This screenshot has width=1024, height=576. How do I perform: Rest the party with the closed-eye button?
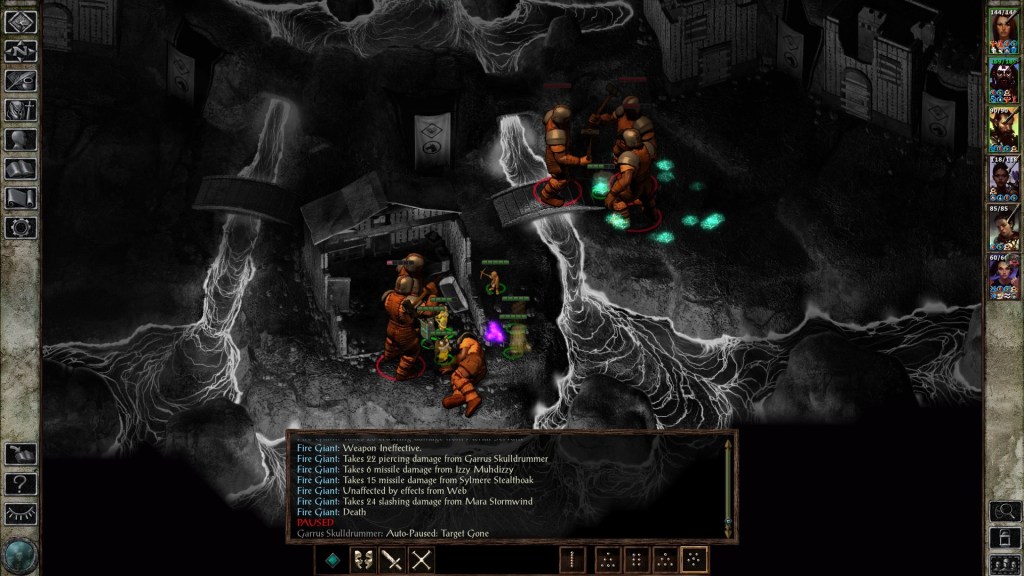(20, 513)
